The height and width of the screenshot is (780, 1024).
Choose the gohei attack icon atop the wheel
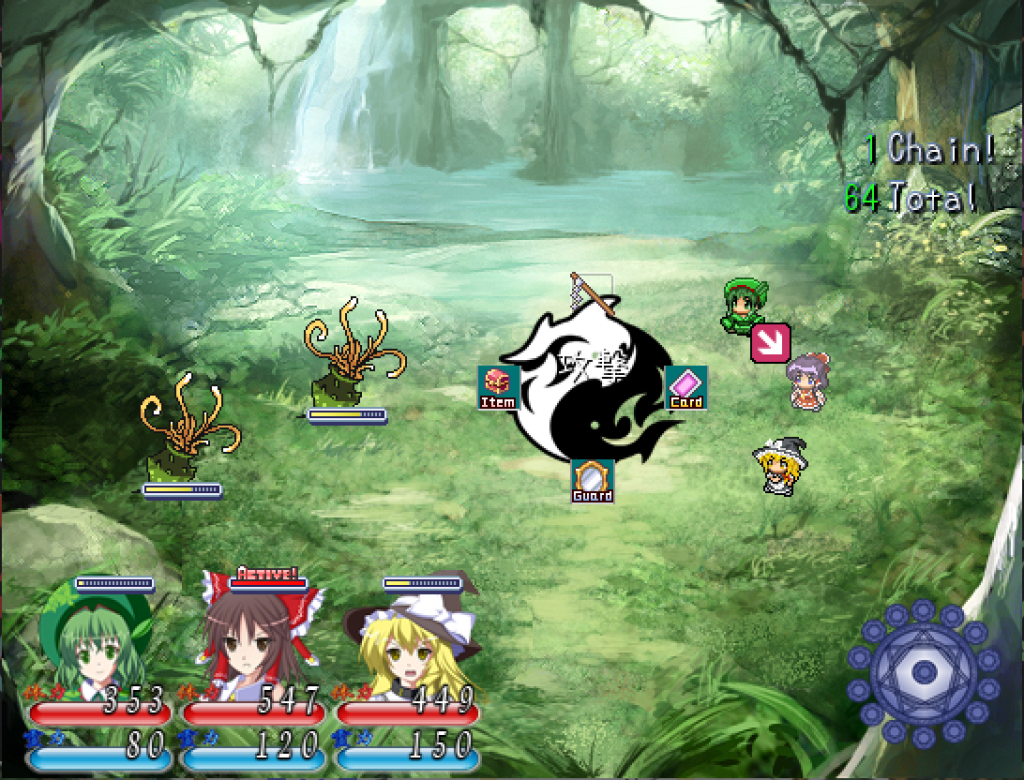click(591, 292)
